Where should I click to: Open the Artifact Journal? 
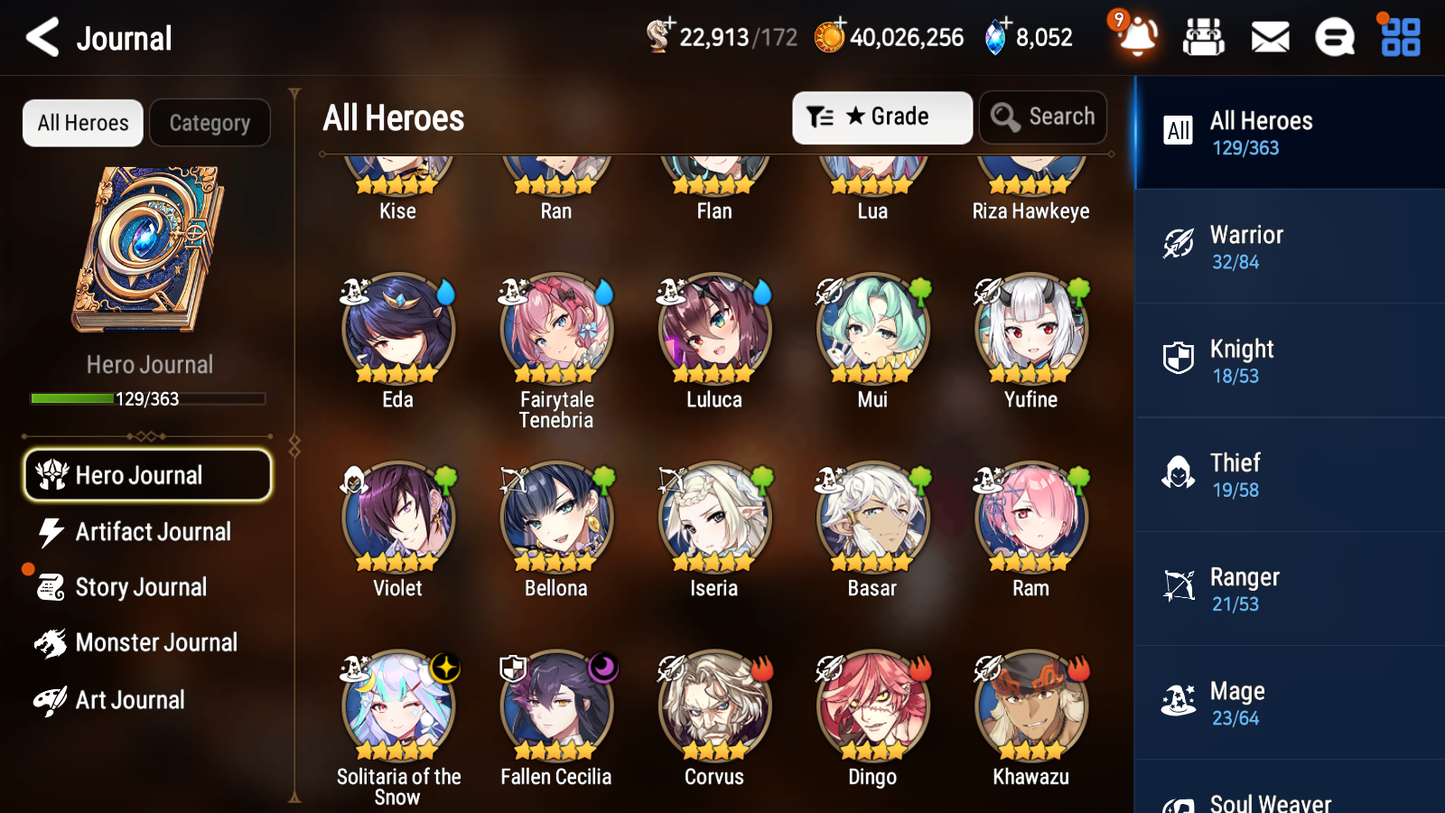[x=152, y=532]
